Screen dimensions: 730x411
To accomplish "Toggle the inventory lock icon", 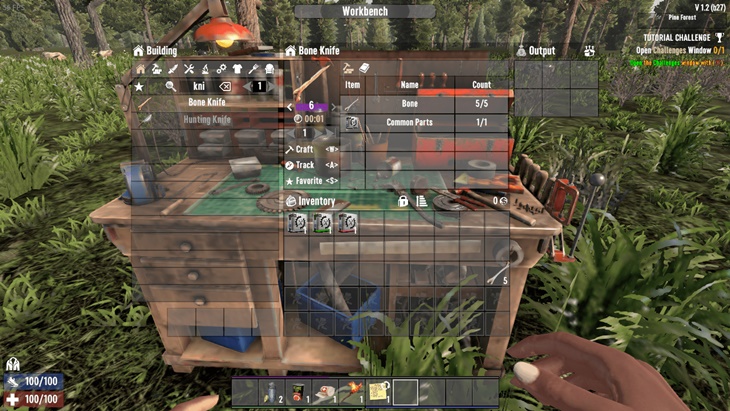I will click(x=403, y=201).
